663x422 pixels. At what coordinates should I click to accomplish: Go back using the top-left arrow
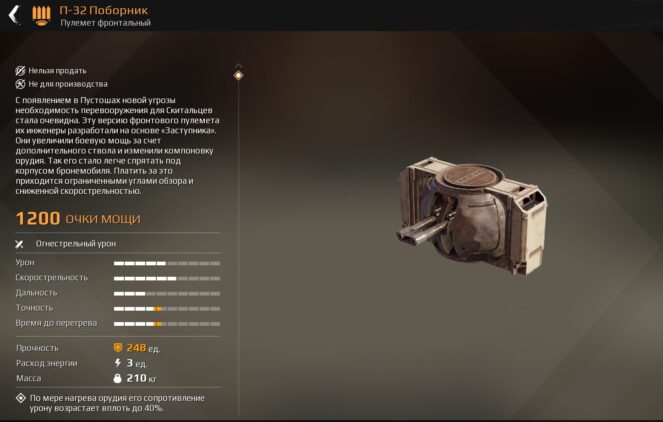tap(13, 15)
